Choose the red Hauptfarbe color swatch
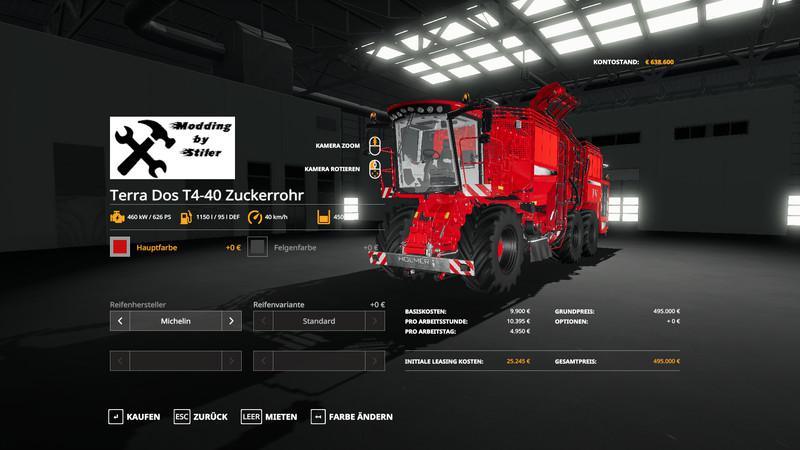This screenshot has height=450, width=800. click(x=120, y=247)
